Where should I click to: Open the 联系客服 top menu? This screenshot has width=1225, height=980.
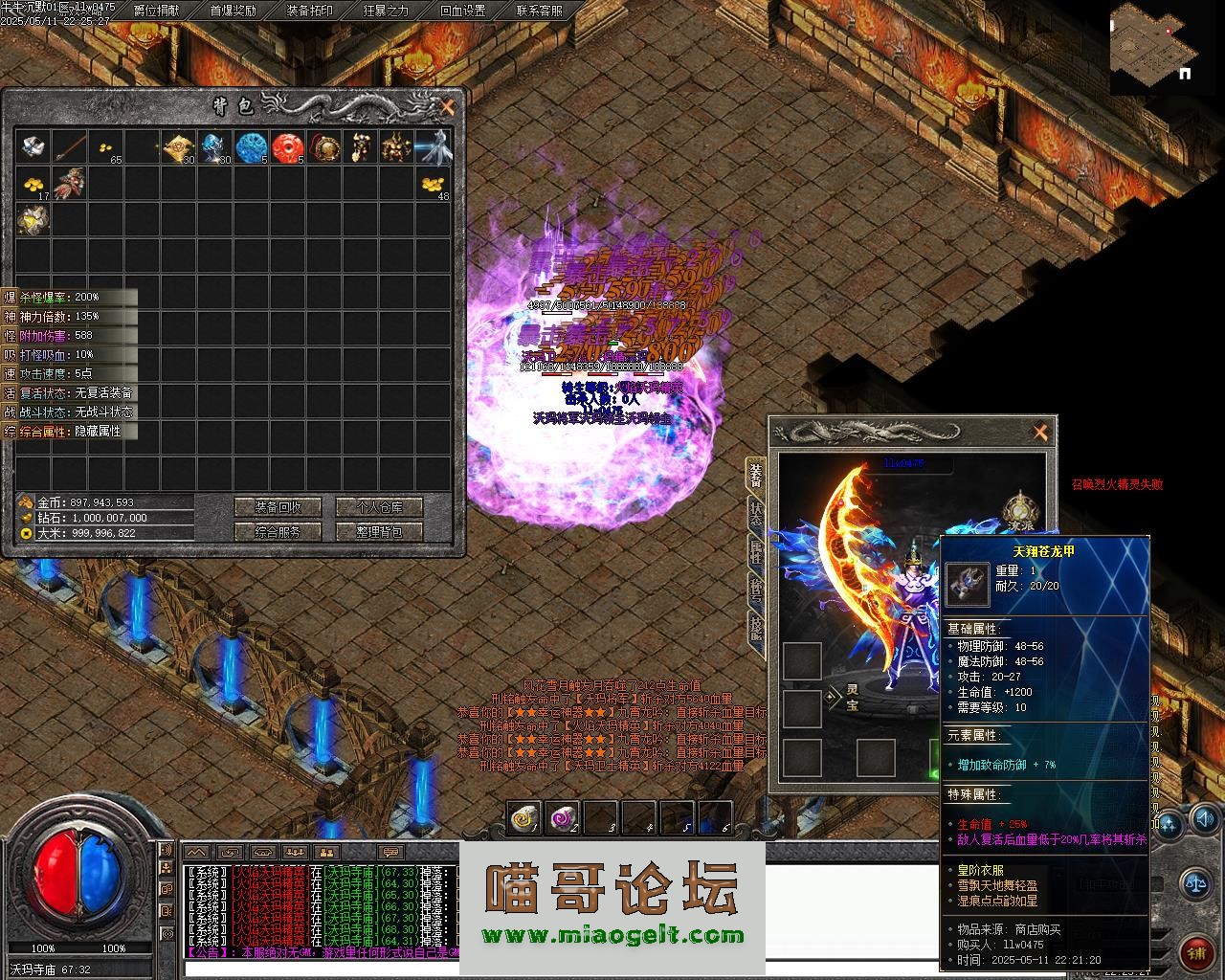click(x=540, y=11)
